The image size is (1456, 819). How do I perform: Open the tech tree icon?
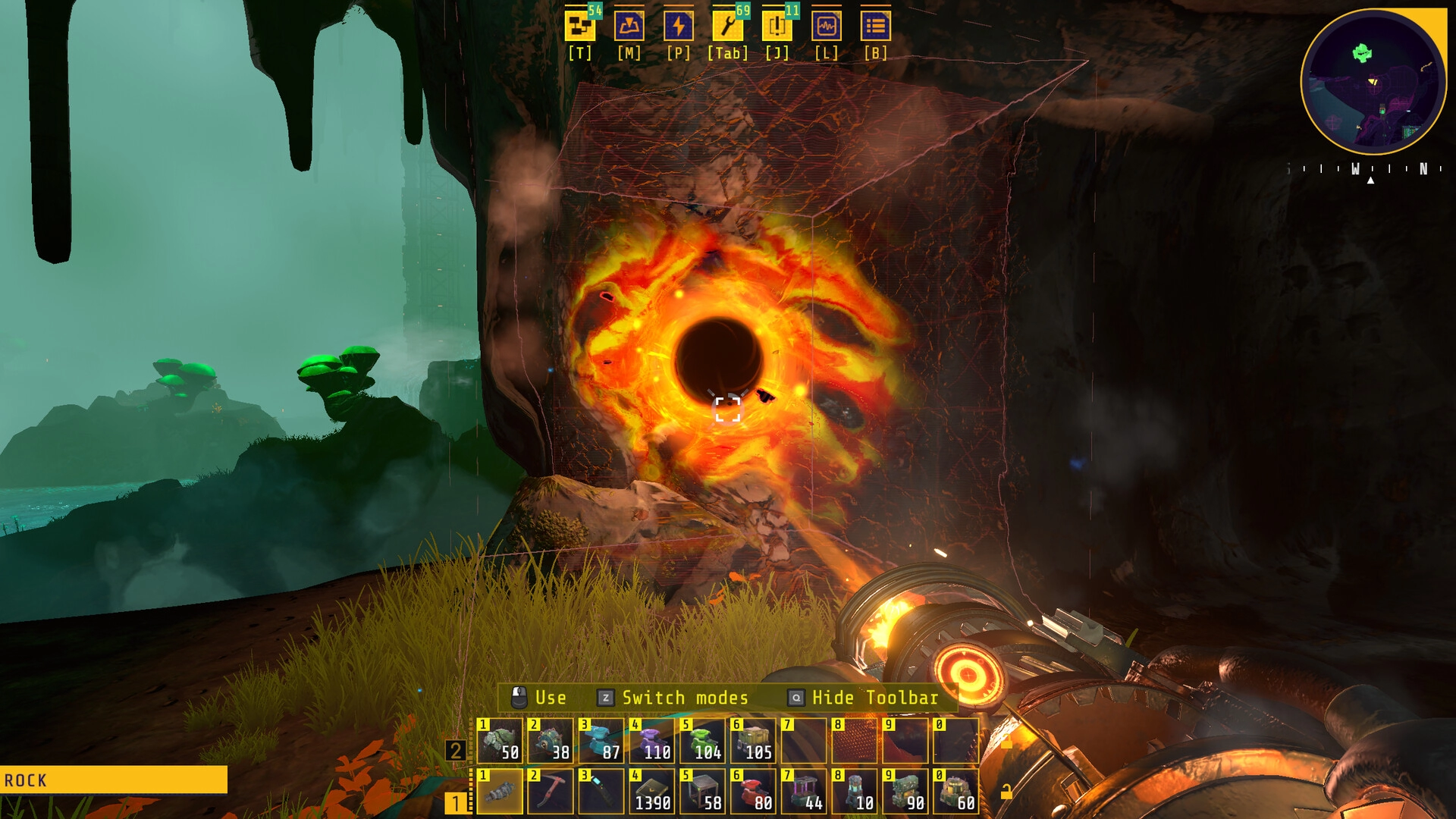pos(580,27)
